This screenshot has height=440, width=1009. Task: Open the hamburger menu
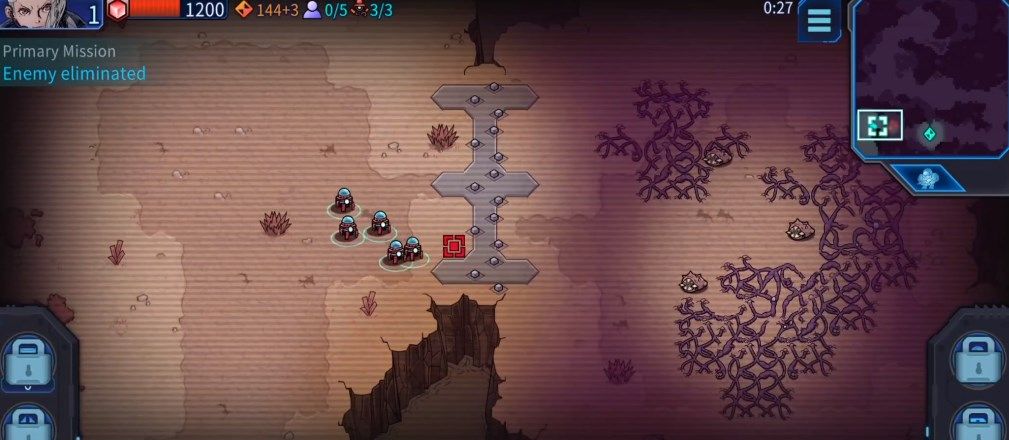[819, 20]
